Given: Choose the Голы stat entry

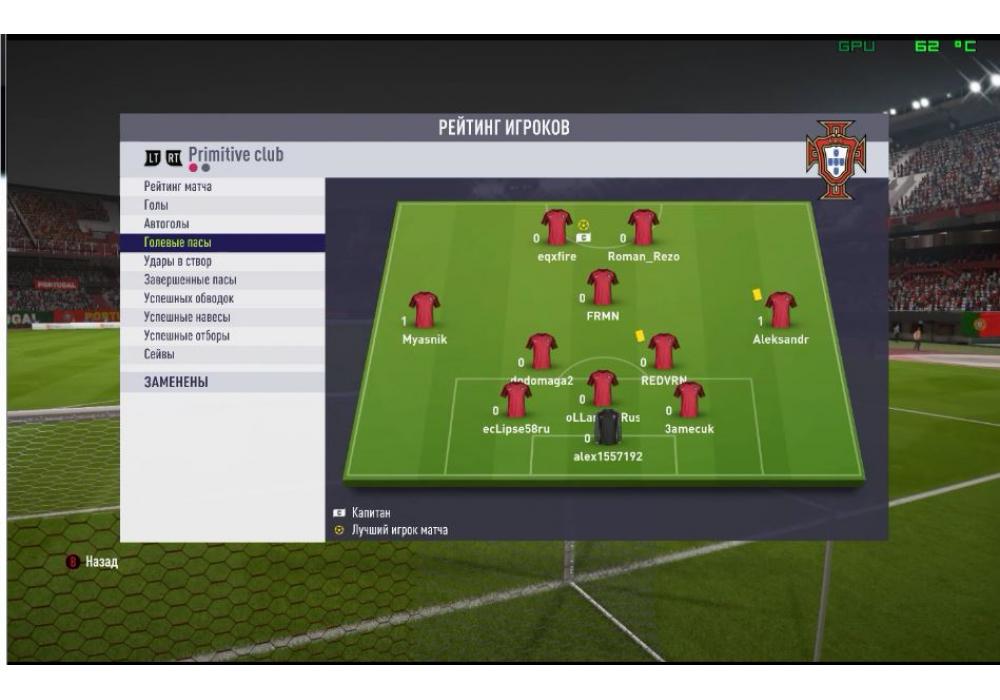Looking at the screenshot, I should coord(155,205).
